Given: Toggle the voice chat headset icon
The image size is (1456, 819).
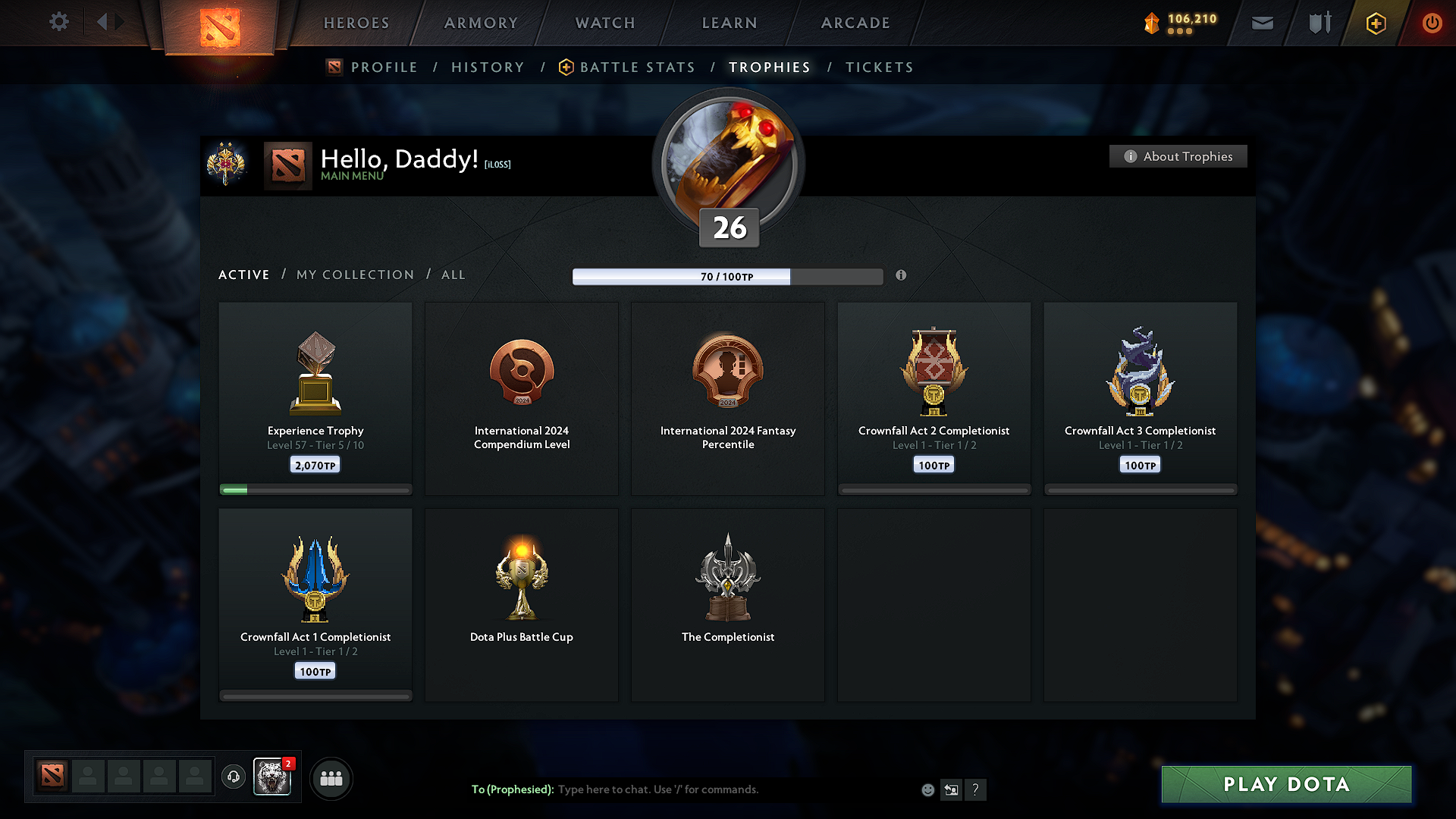Looking at the screenshot, I should tap(233, 777).
